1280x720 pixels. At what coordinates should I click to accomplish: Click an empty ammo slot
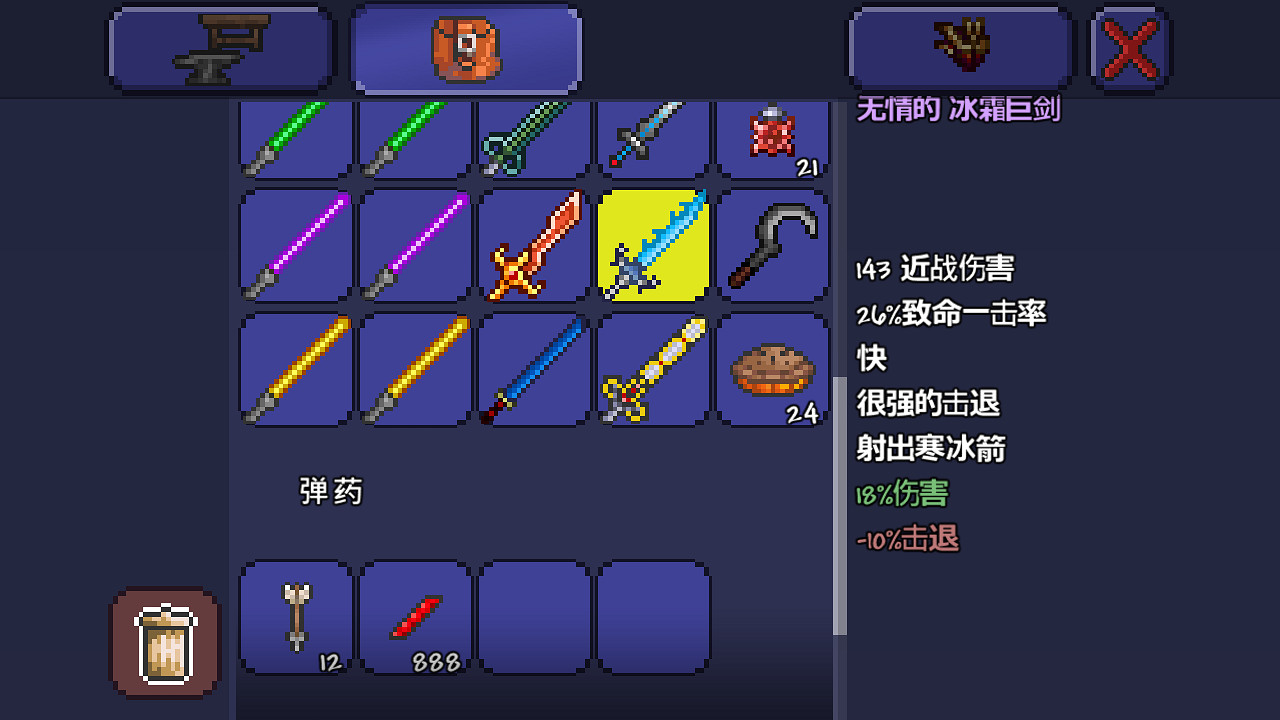[533, 617]
